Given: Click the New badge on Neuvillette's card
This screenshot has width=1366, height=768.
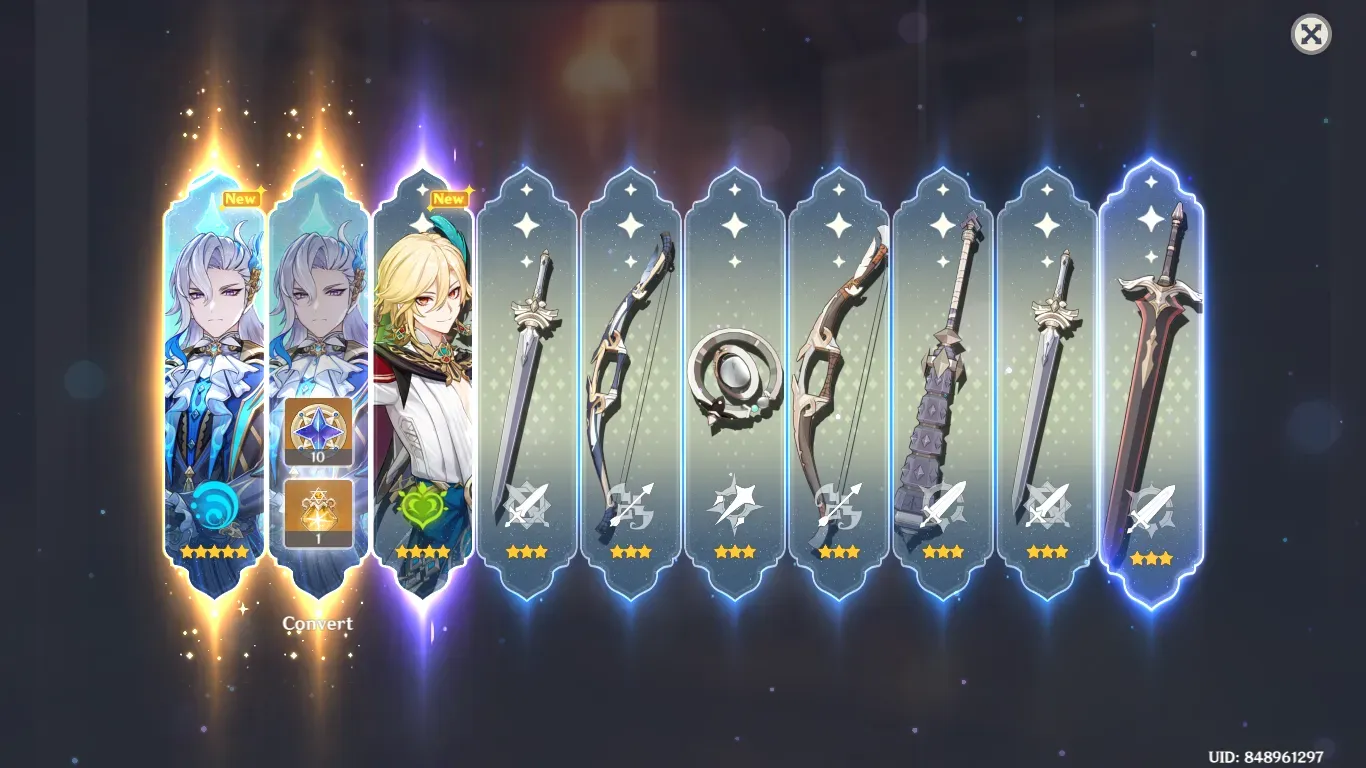Looking at the screenshot, I should point(240,198).
